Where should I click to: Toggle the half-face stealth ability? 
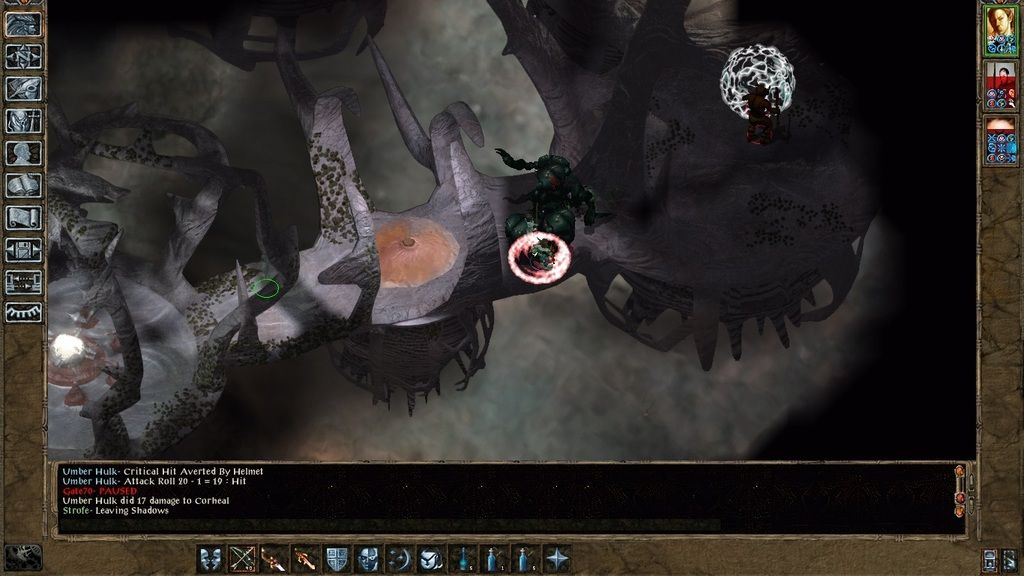(x=368, y=559)
